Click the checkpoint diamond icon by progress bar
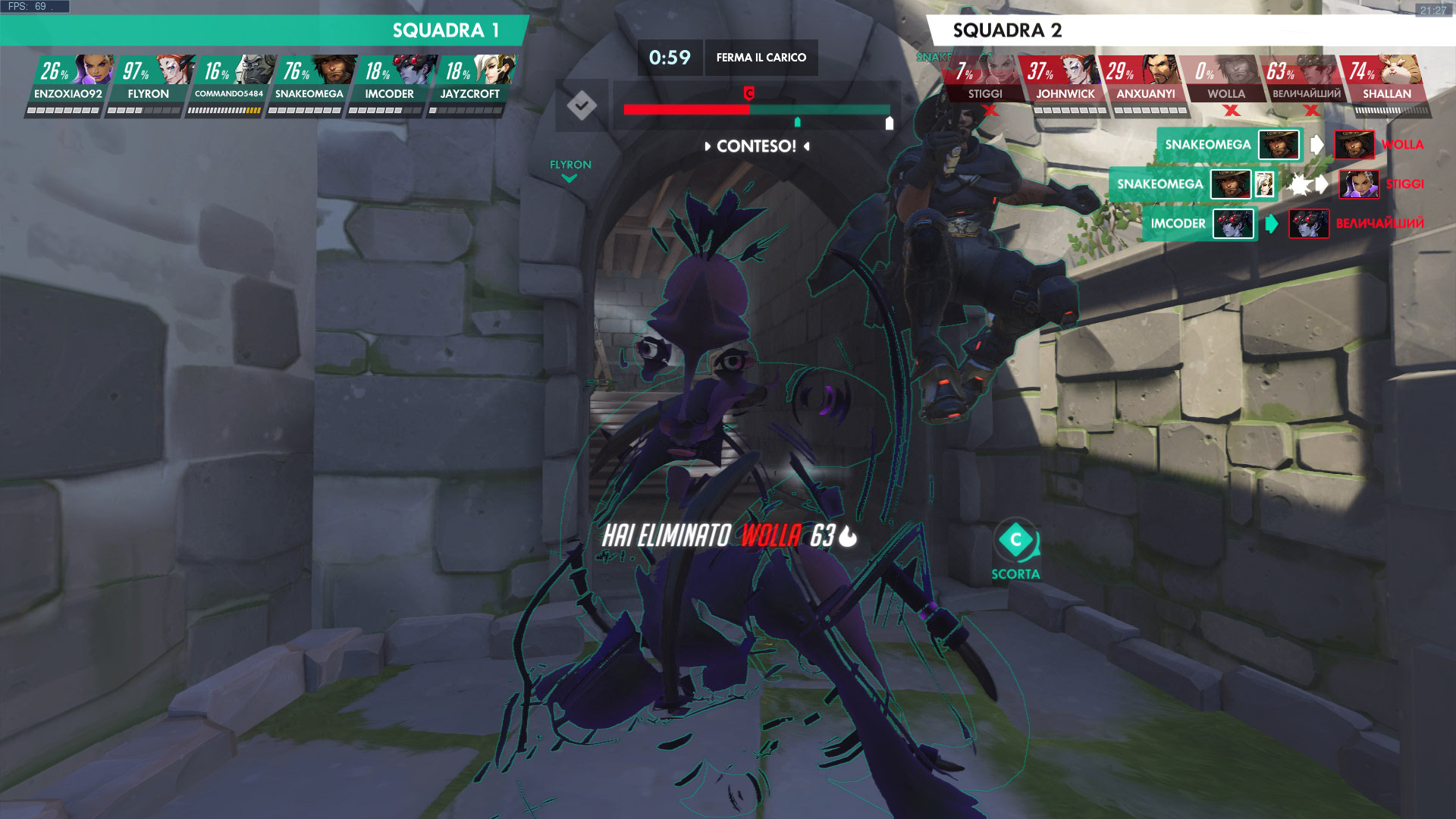This screenshot has width=1456, height=819. [x=582, y=105]
